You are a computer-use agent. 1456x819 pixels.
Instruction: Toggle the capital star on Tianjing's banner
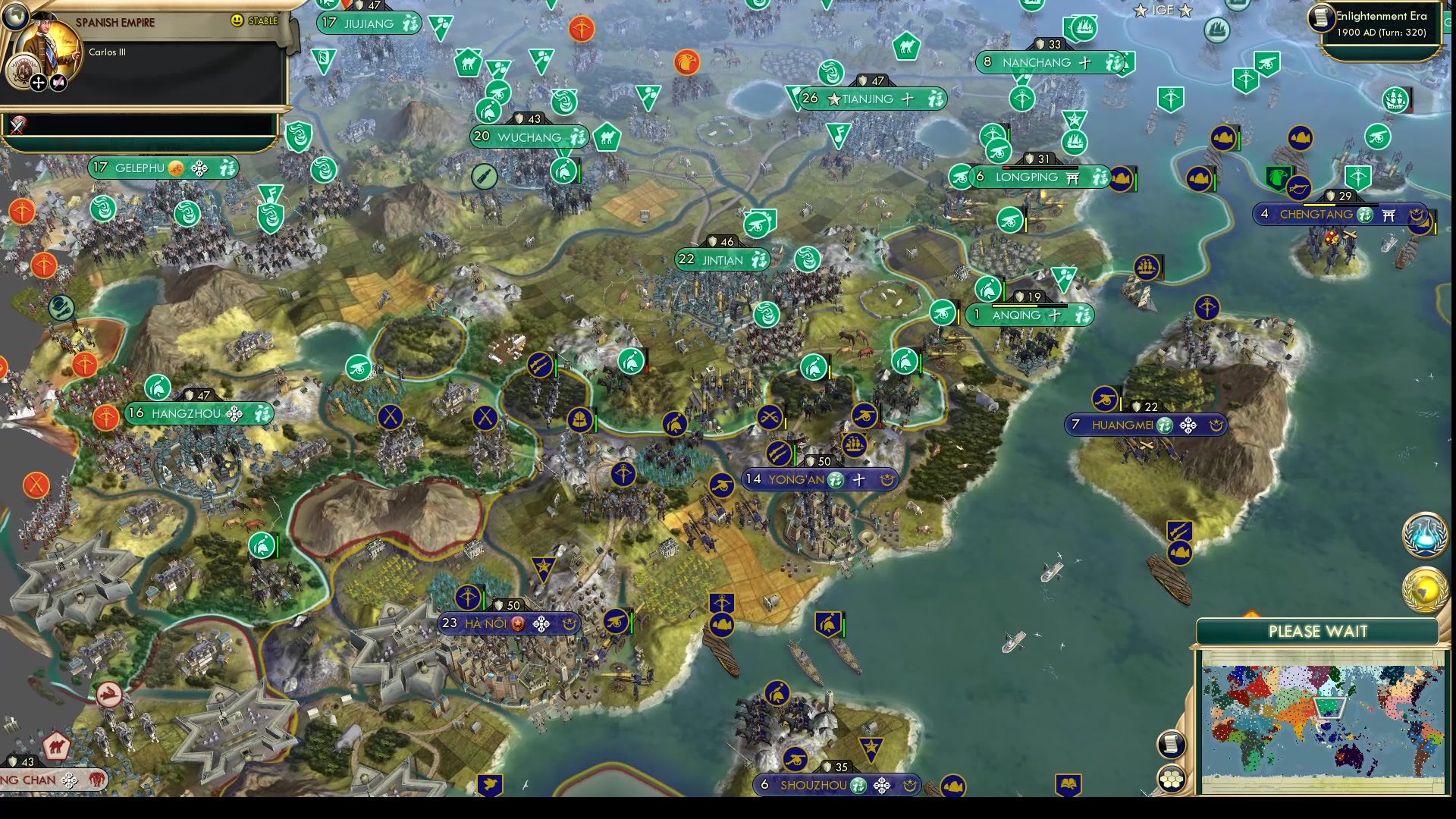832,99
